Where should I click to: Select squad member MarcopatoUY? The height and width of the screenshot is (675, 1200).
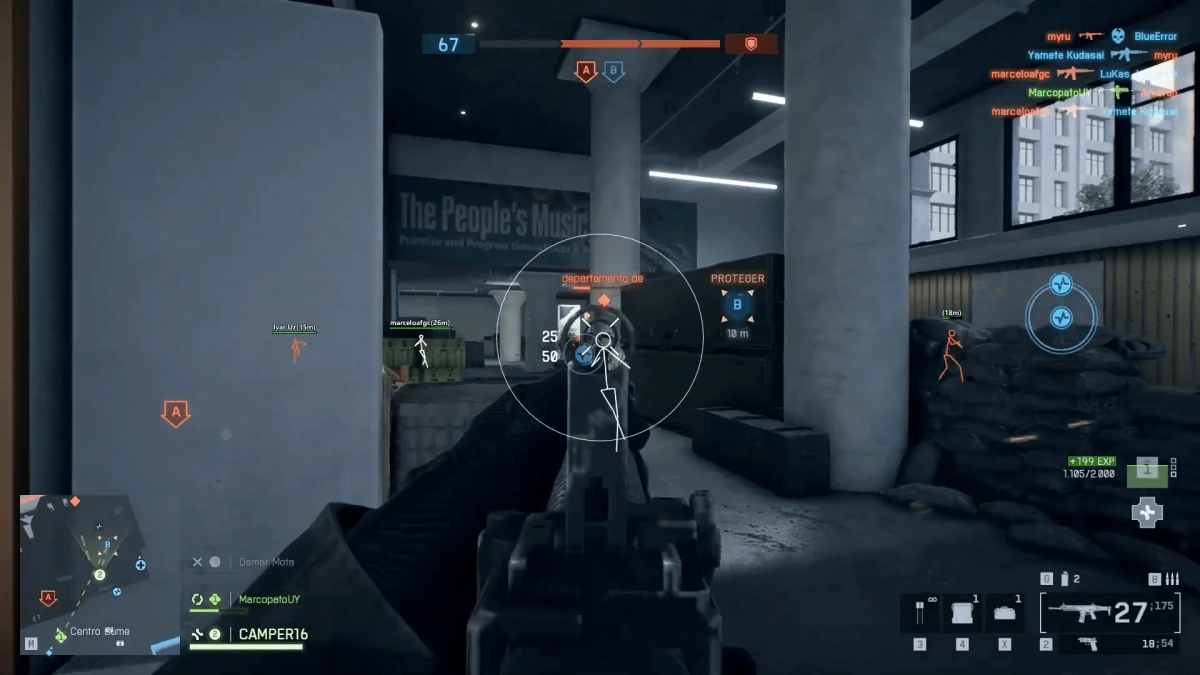268,599
